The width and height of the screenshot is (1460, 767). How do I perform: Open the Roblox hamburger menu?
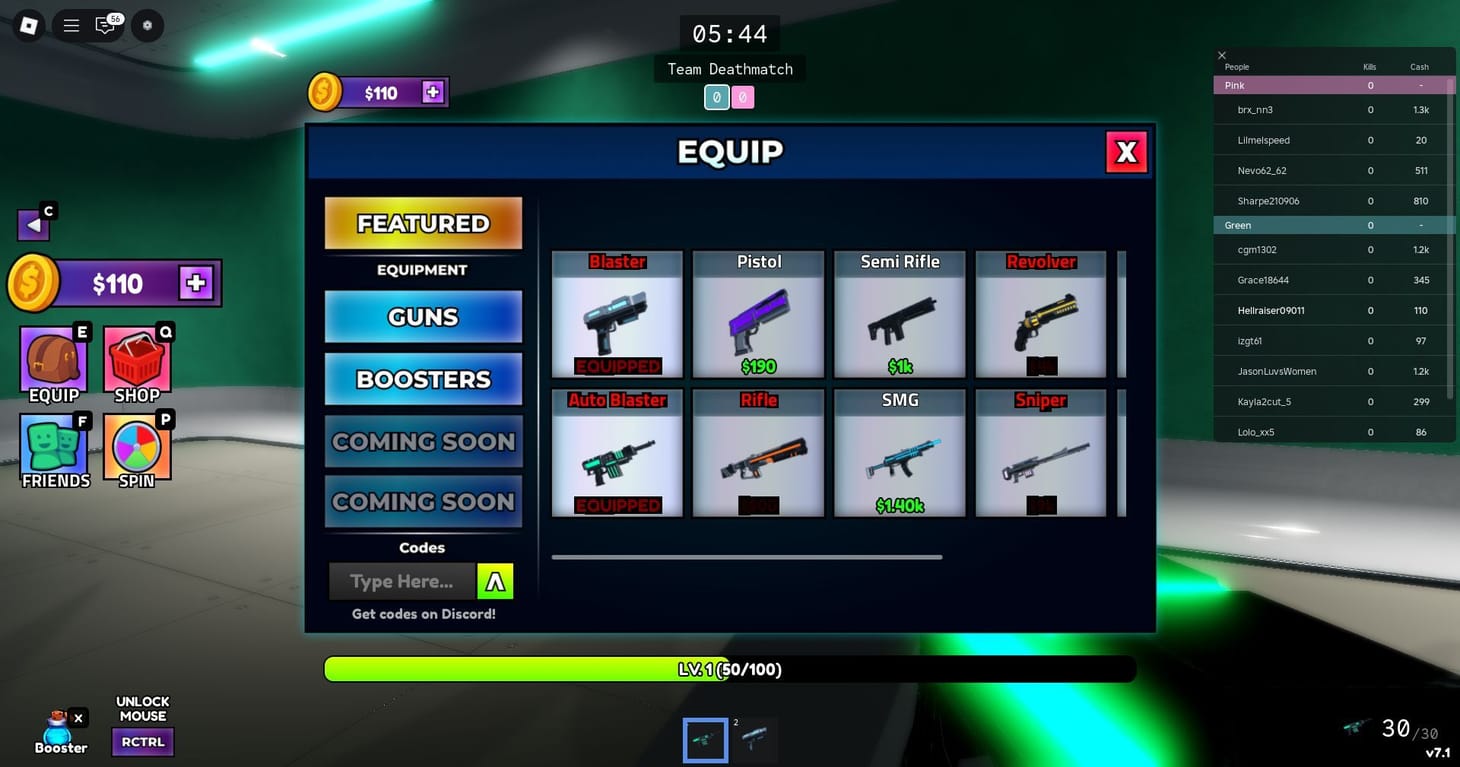(x=70, y=25)
